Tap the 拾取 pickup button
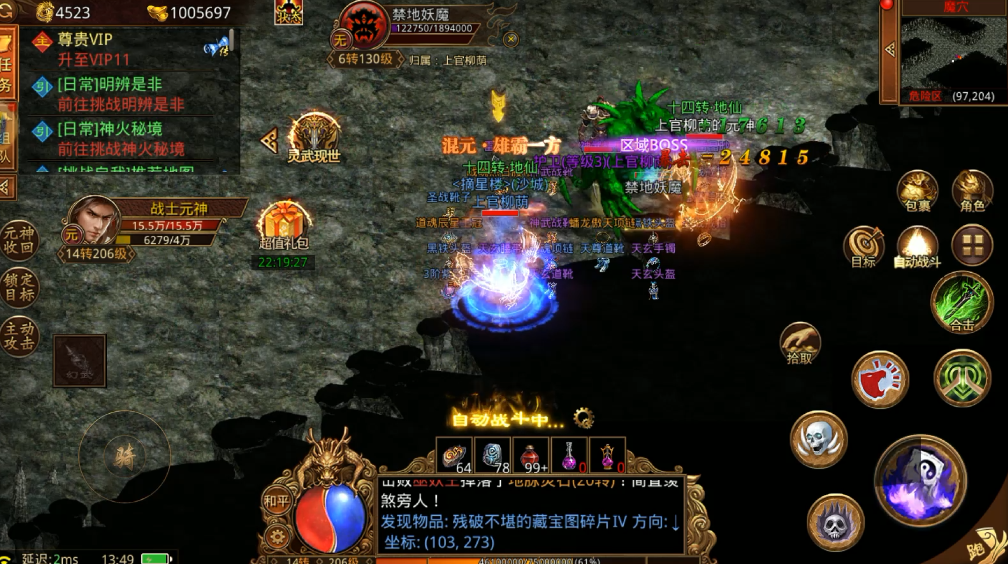Viewport: 1008px width, 564px height. point(800,342)
